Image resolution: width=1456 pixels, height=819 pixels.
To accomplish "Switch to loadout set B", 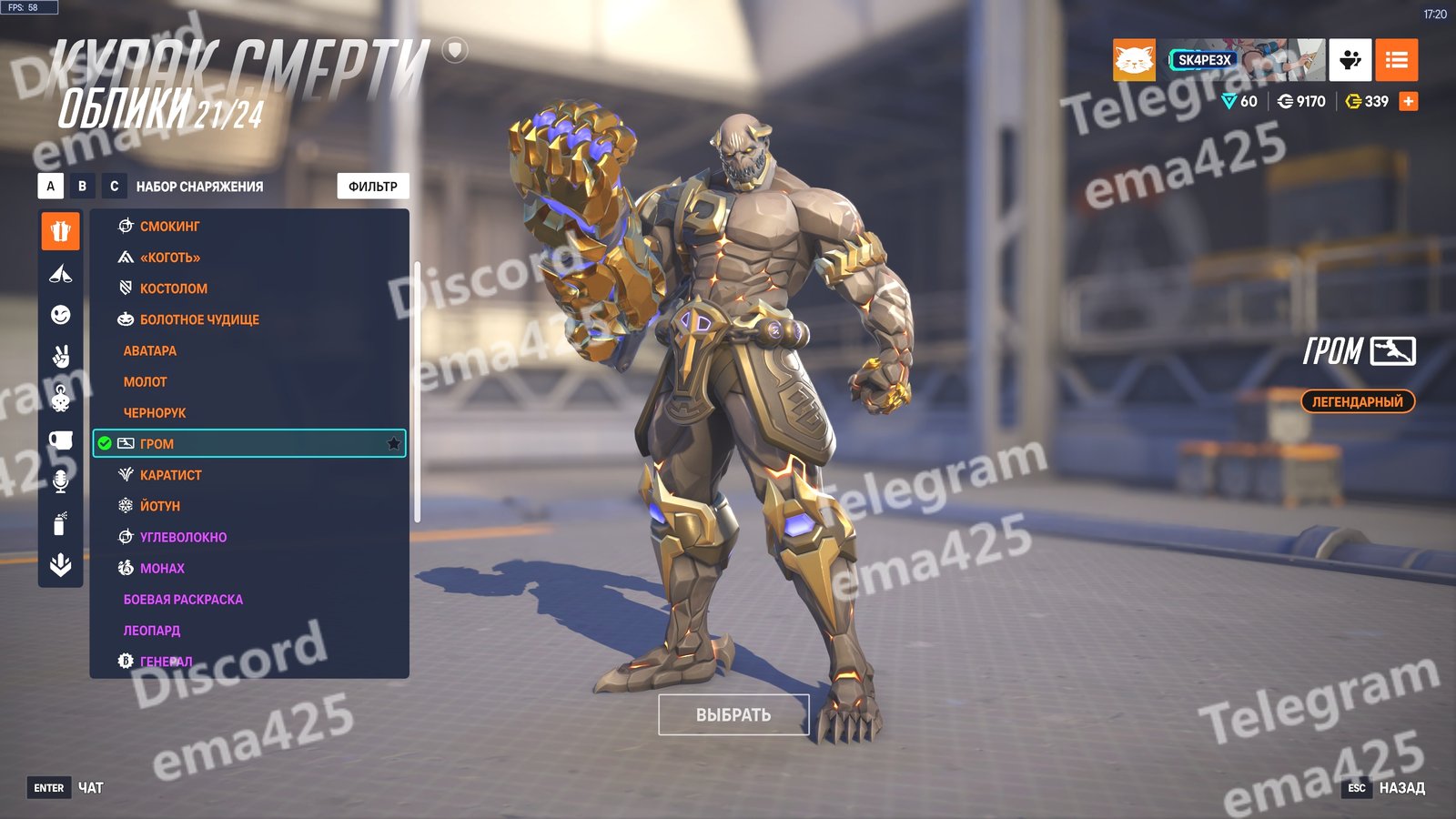I will tap(83, 187).
